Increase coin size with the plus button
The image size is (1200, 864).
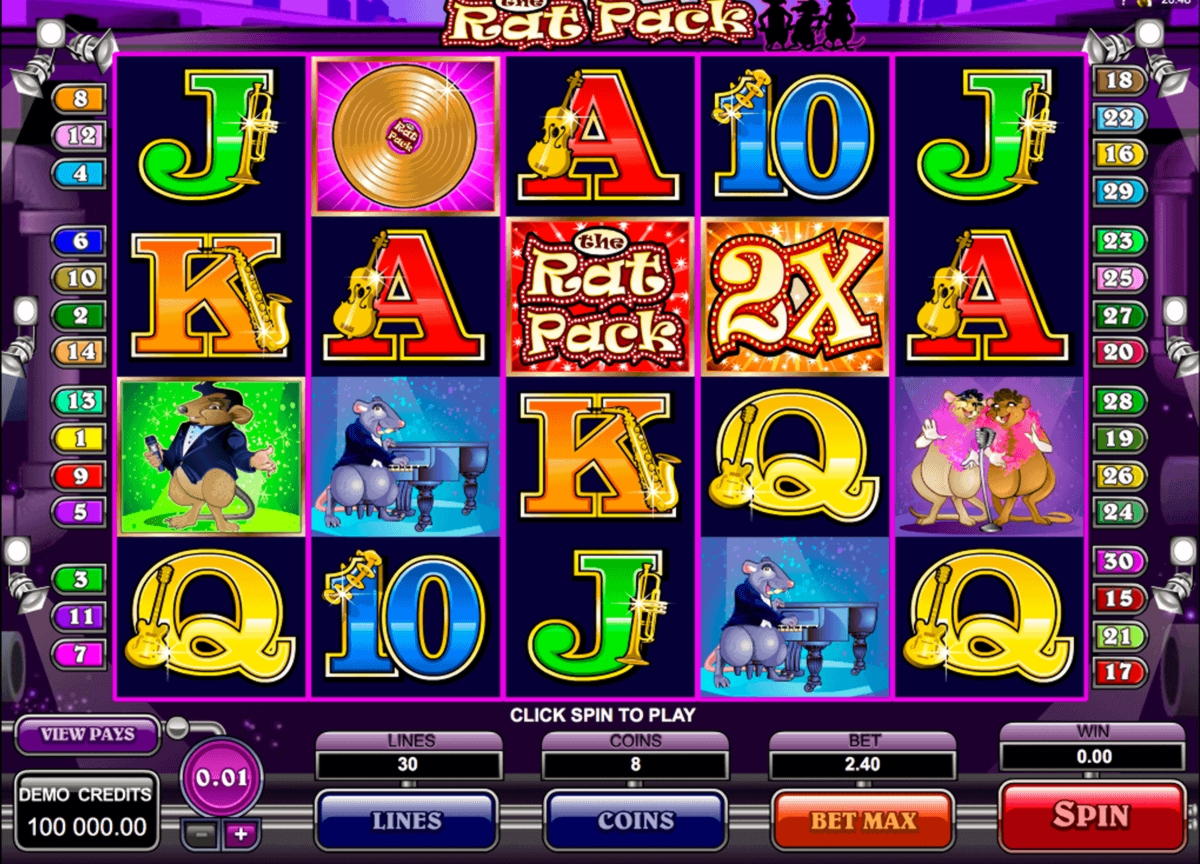240,832
